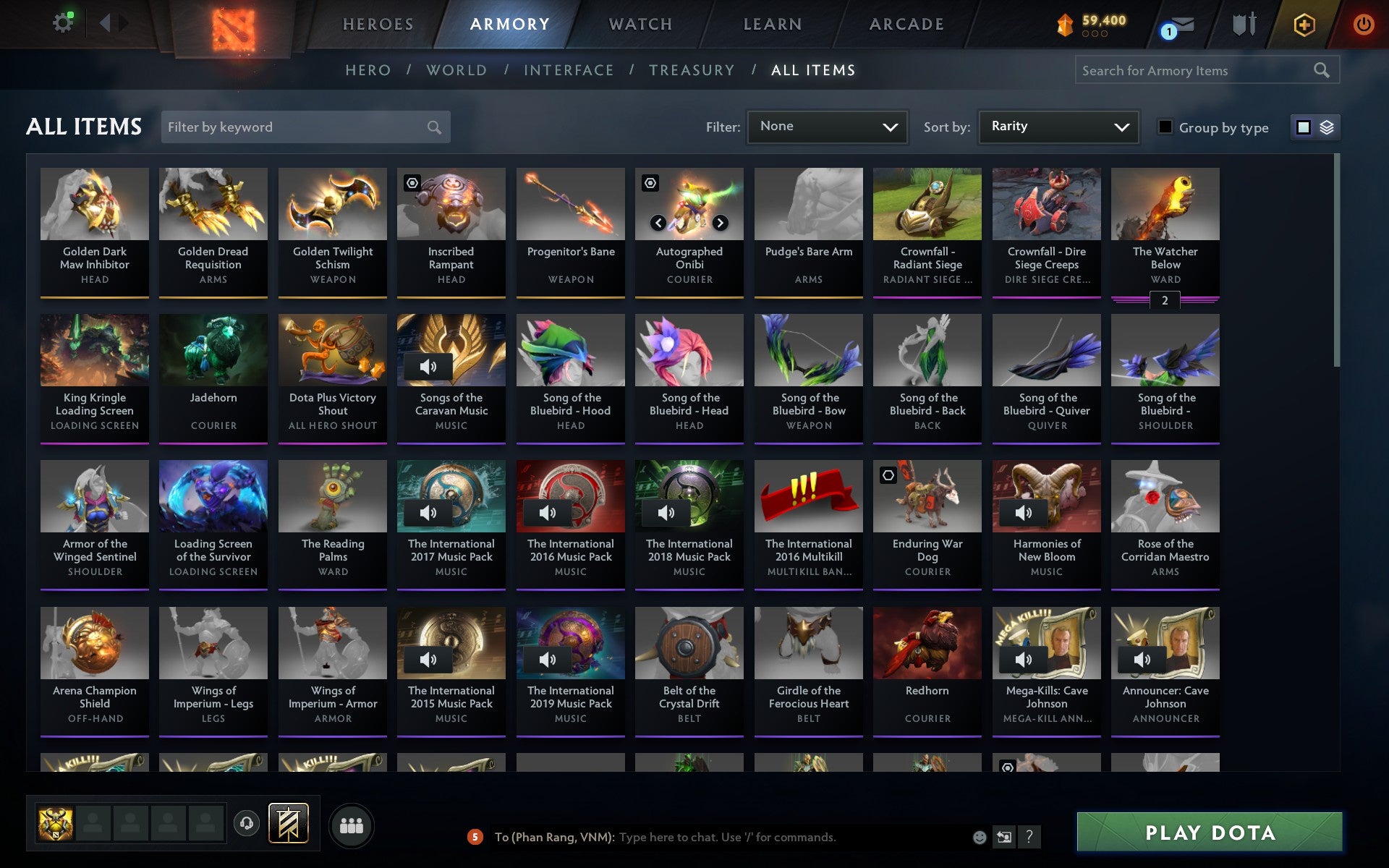Toggle the grid view layer icon
The width and height of the screenshot is (1389, 868).
click(1326, 127)
